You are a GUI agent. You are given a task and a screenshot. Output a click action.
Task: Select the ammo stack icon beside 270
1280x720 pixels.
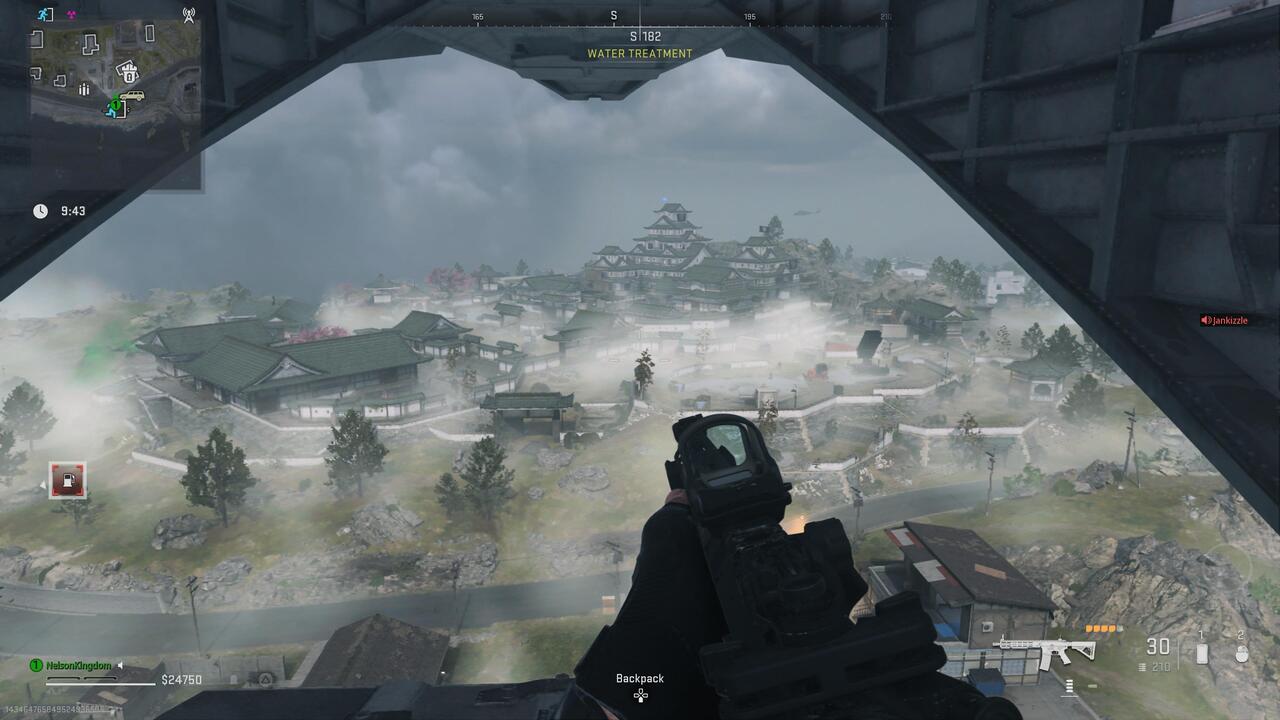1142,667
